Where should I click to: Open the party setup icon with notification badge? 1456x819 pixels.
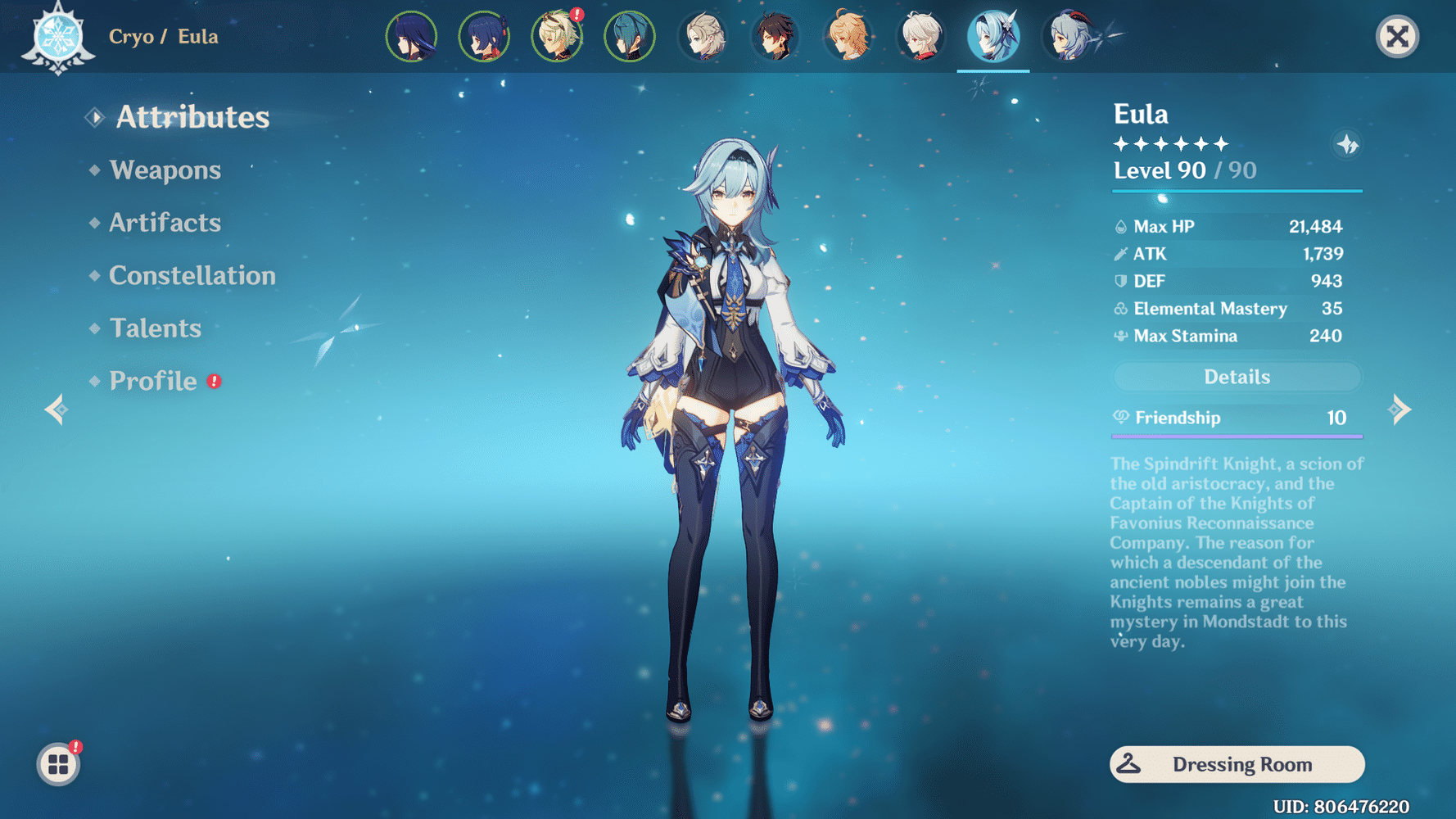point(57,763)
